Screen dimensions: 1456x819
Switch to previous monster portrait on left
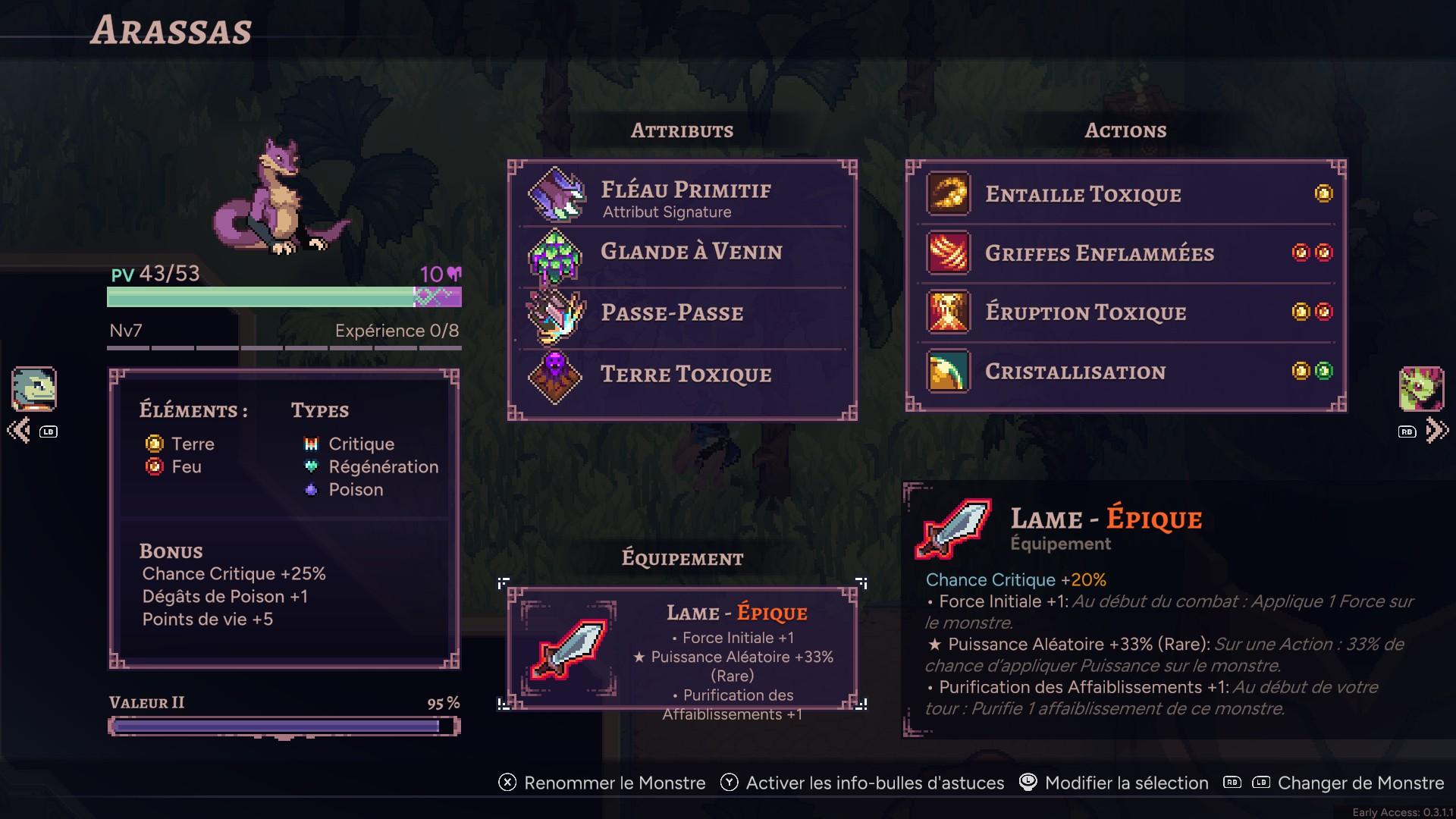click(x=34, y=389)
